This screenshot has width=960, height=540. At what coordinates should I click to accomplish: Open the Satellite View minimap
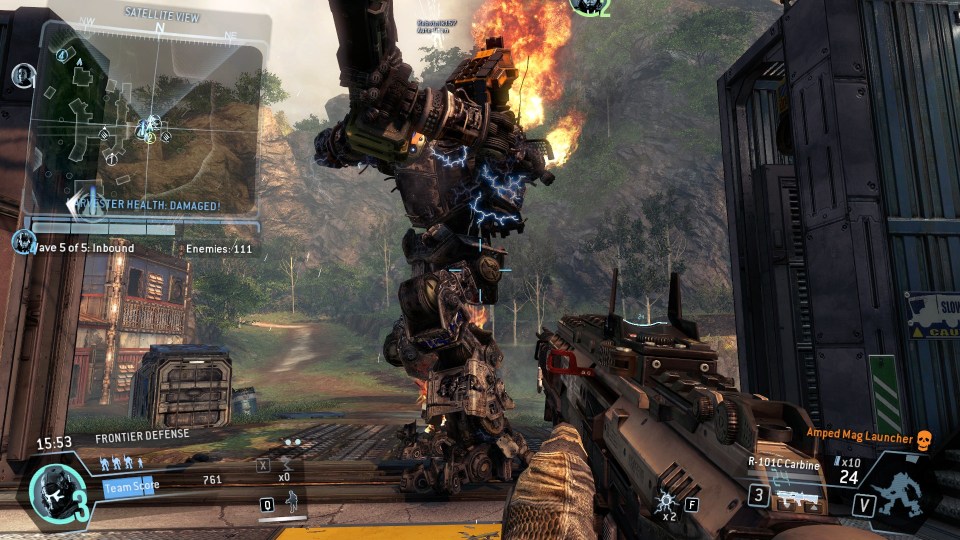148,120
